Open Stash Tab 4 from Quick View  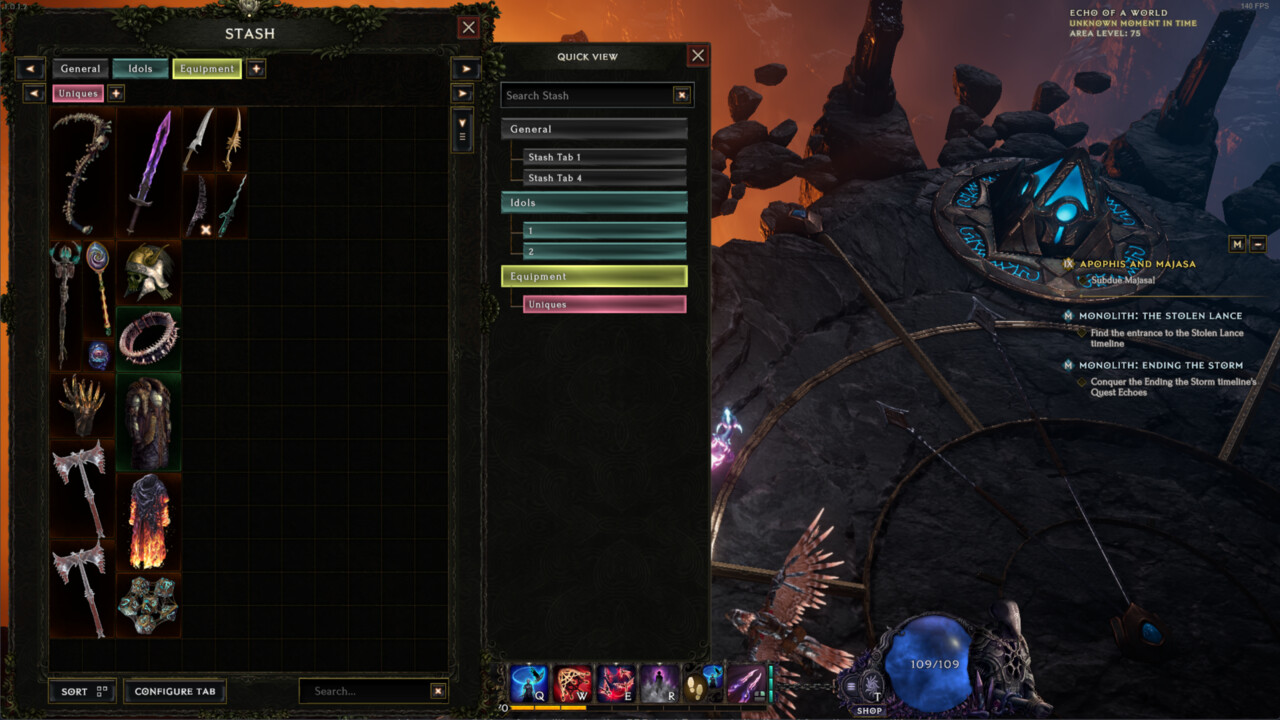pos(604,178)
